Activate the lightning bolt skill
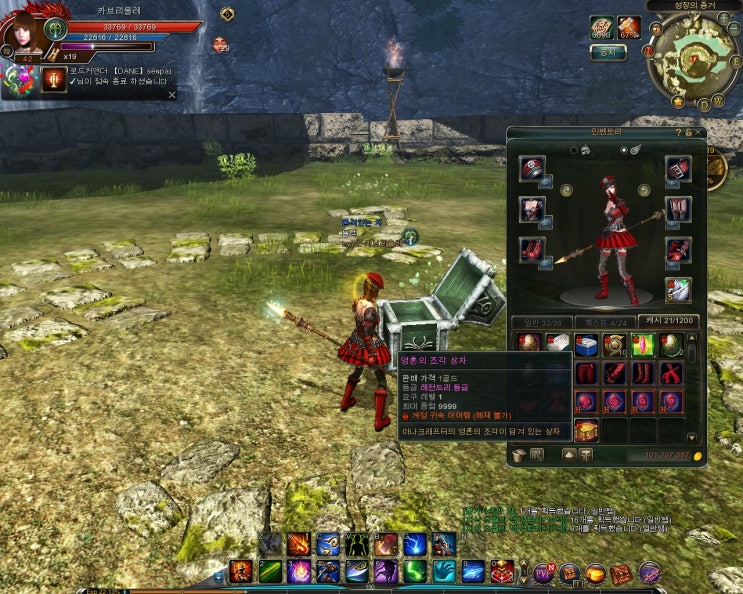This screenshot has width=743, height=594. [x=415, y=544]
